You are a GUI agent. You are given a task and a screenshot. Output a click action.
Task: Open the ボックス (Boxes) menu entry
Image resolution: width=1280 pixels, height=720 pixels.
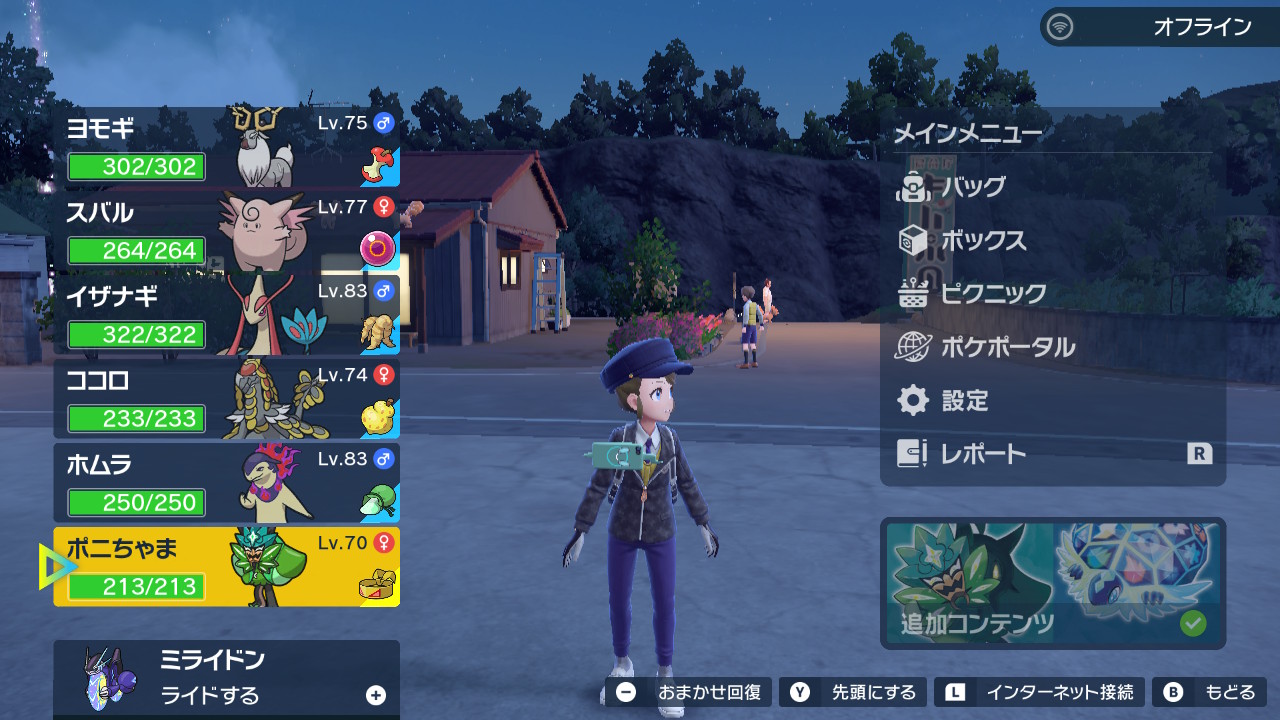982,241
